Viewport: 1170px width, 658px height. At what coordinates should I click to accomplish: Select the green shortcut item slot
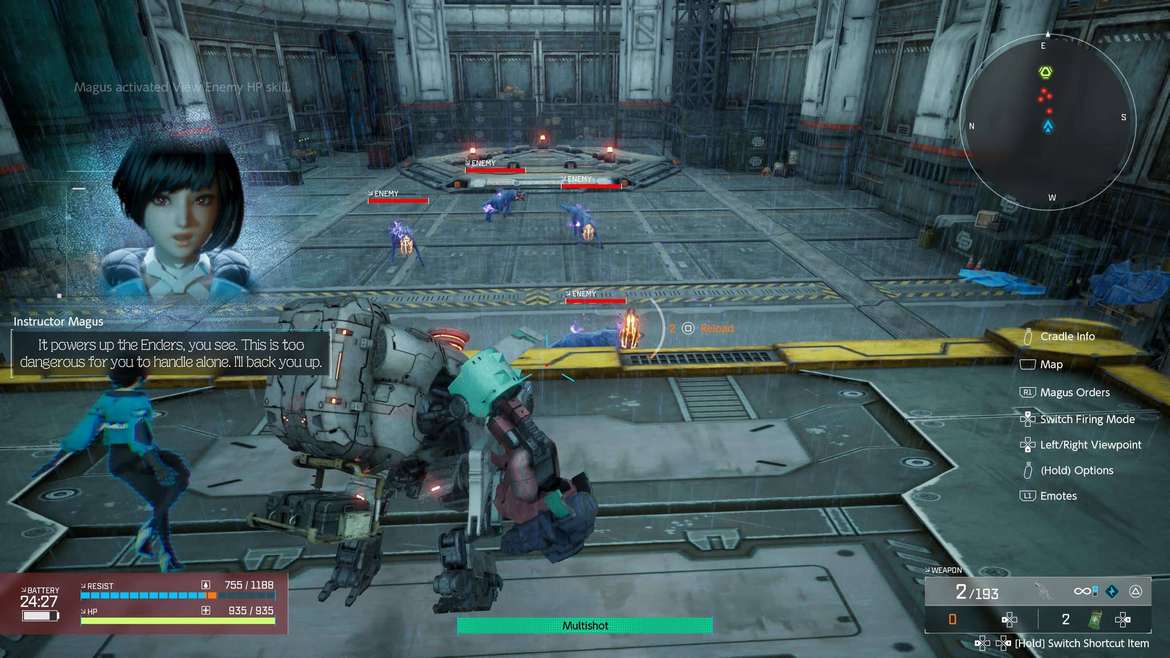1094,619
